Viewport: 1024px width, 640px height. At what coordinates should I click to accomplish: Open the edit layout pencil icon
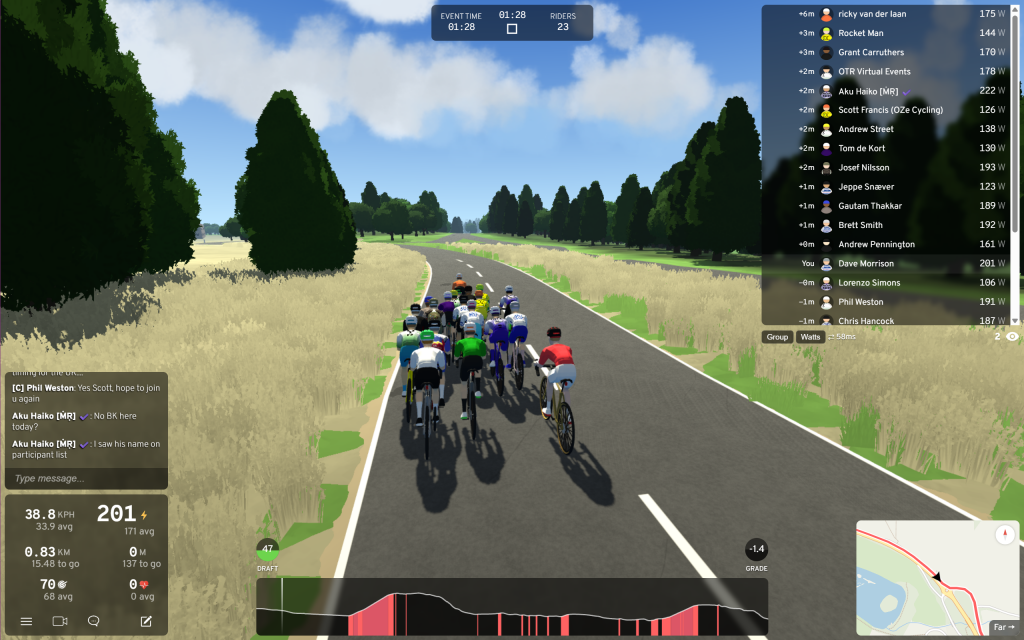(146, 621)
